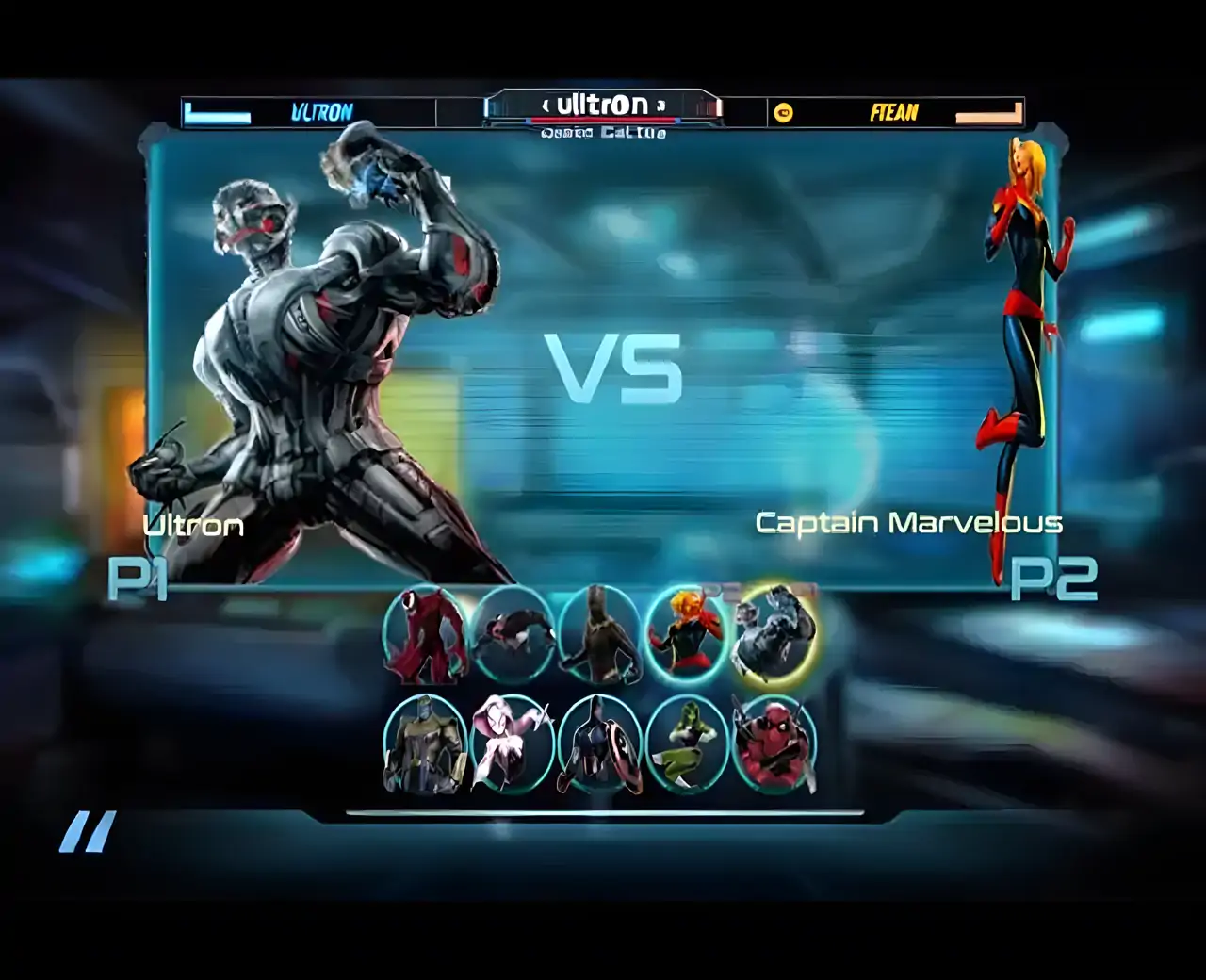Pick the Spider-Gwen portrait
The width and height of the screenshot is (1206, 980).
[x=513, y=745]
